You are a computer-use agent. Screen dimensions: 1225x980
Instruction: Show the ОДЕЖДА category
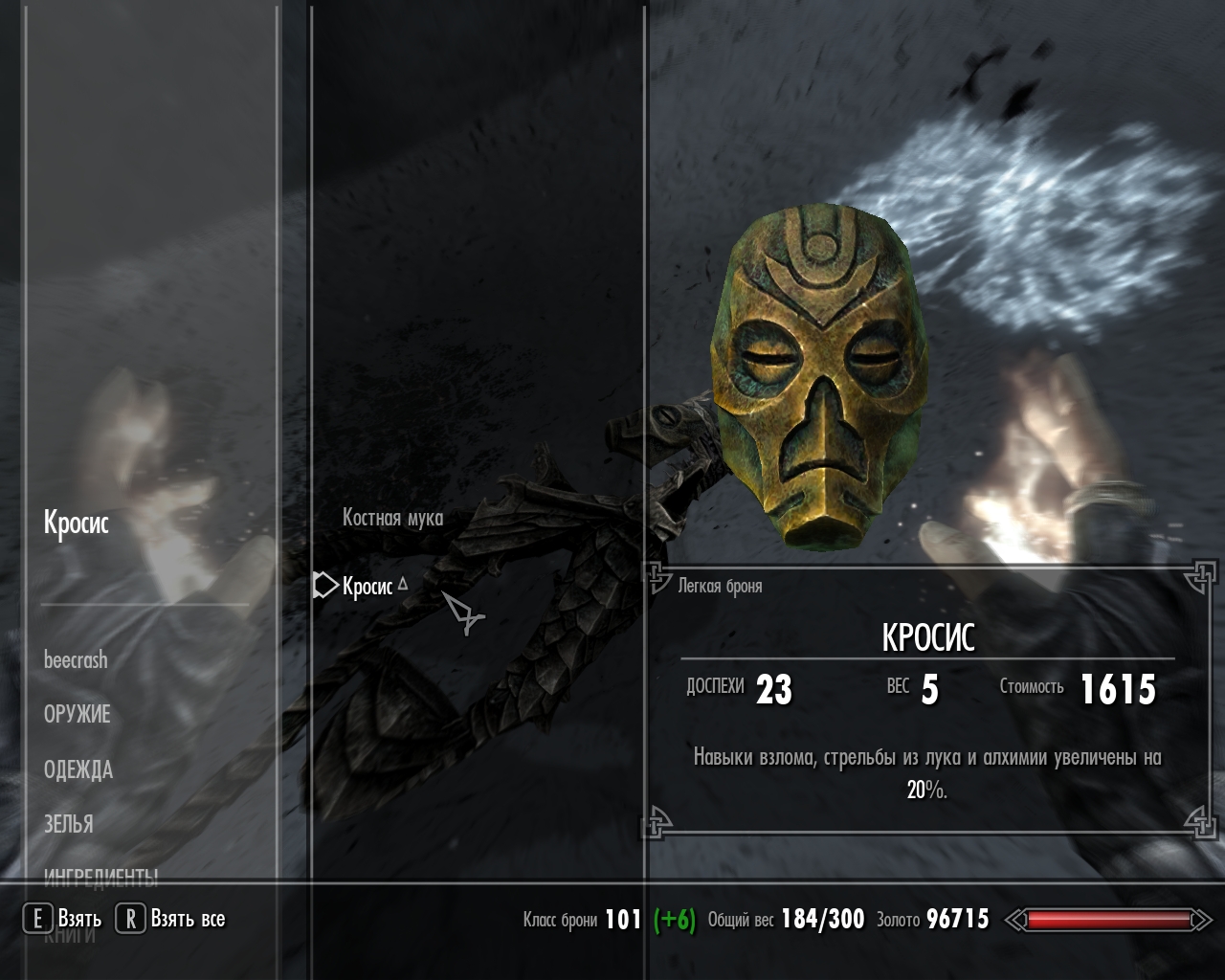click(x=78, y=769)
